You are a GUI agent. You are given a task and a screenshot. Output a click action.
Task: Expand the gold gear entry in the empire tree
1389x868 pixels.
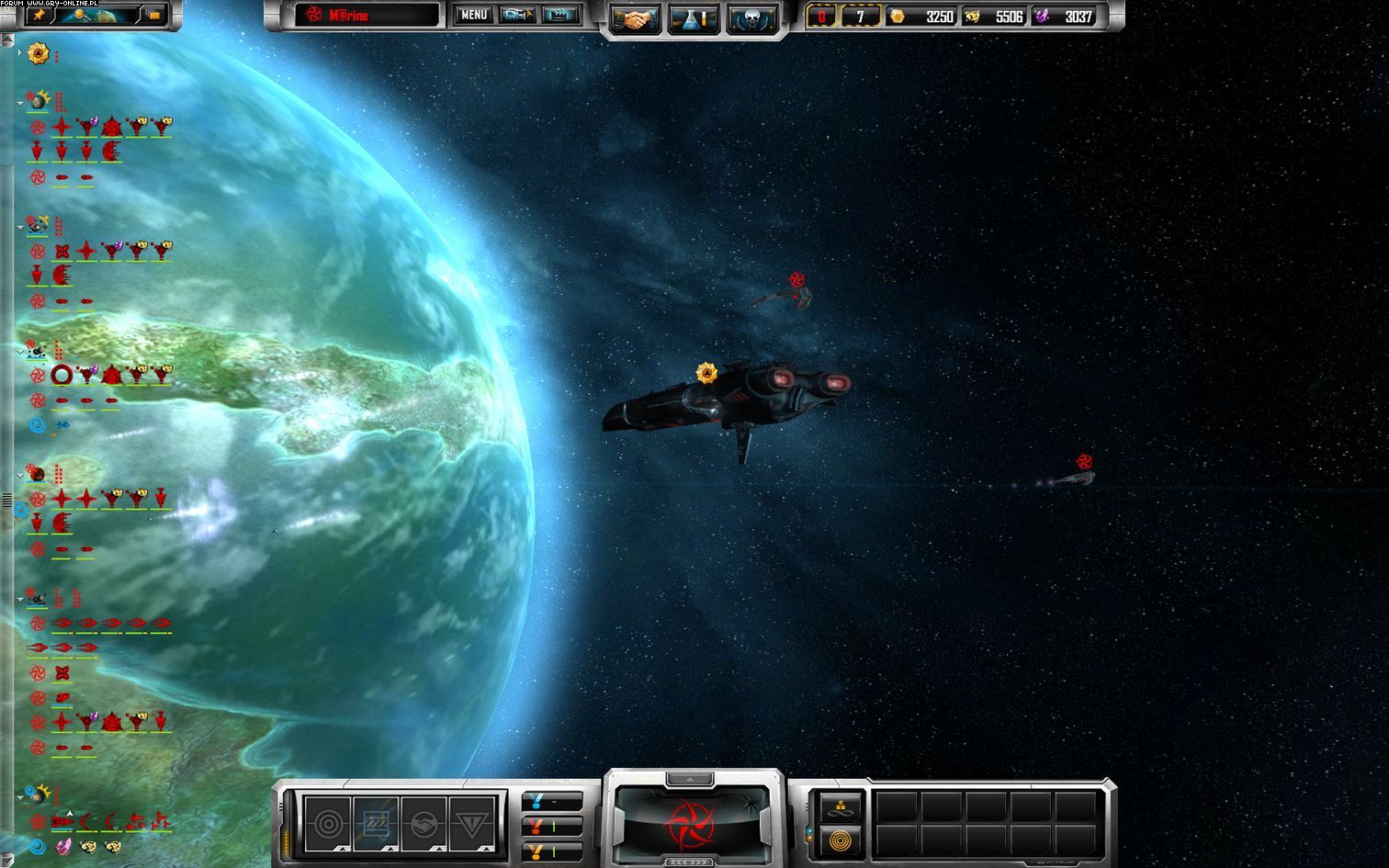20,53
